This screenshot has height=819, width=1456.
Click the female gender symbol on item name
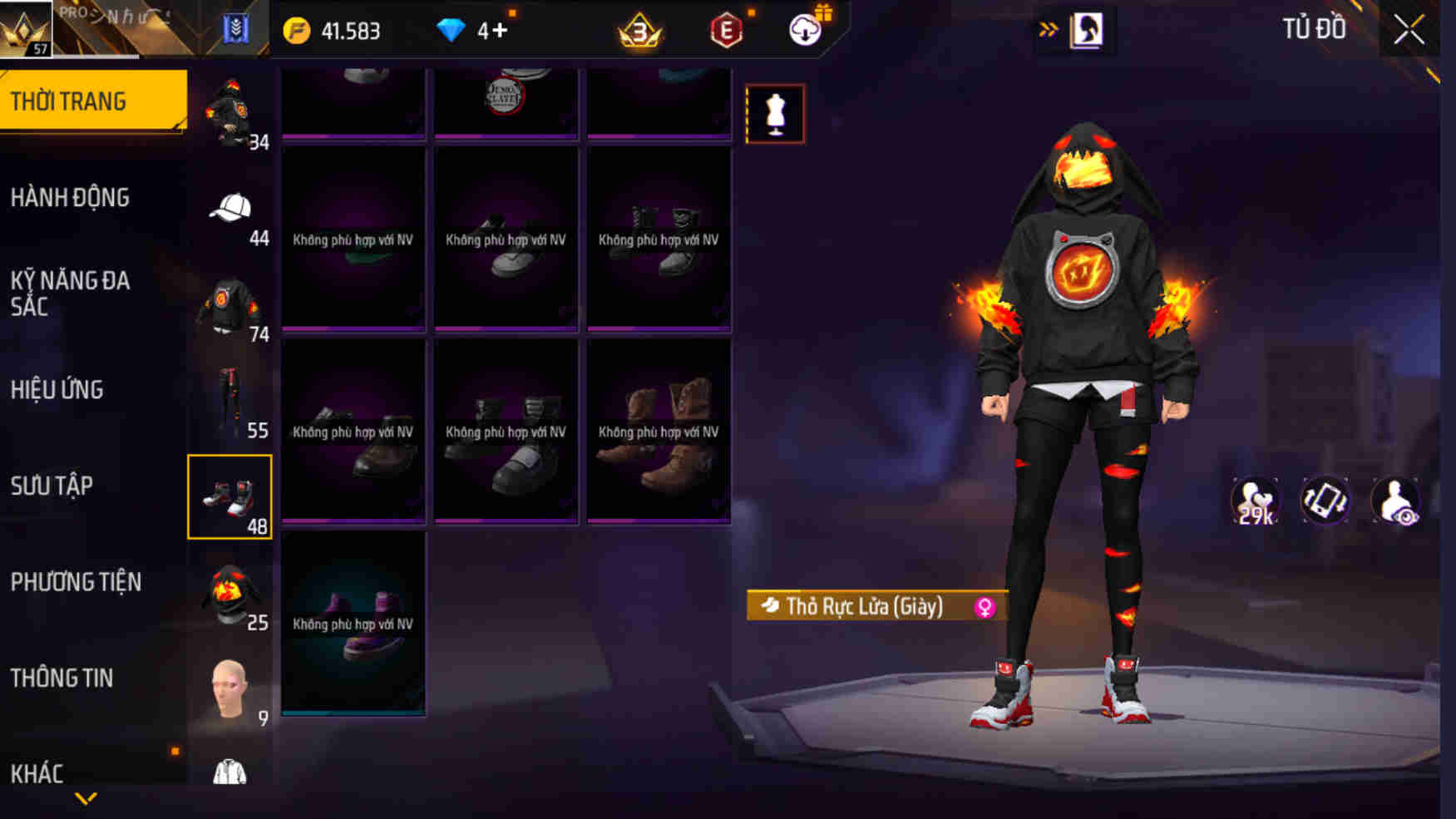(x=985, y=607)
